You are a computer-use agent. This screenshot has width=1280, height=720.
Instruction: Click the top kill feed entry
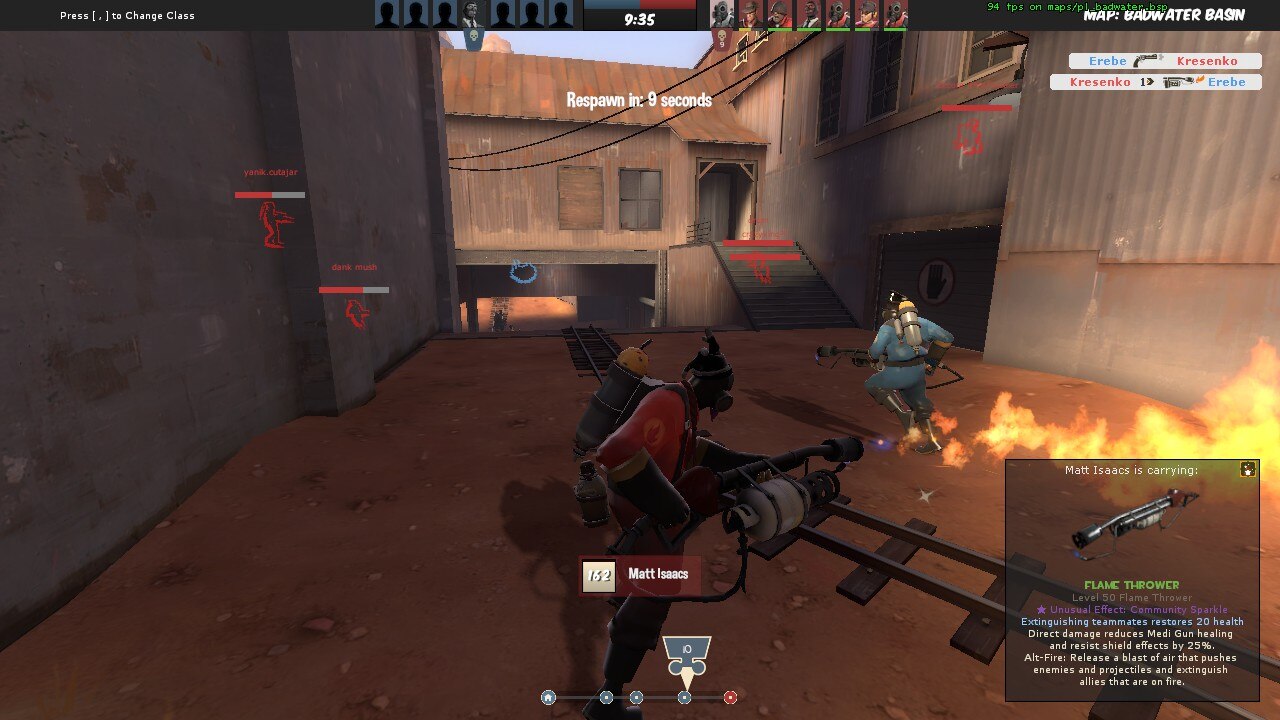[1164, 61]
